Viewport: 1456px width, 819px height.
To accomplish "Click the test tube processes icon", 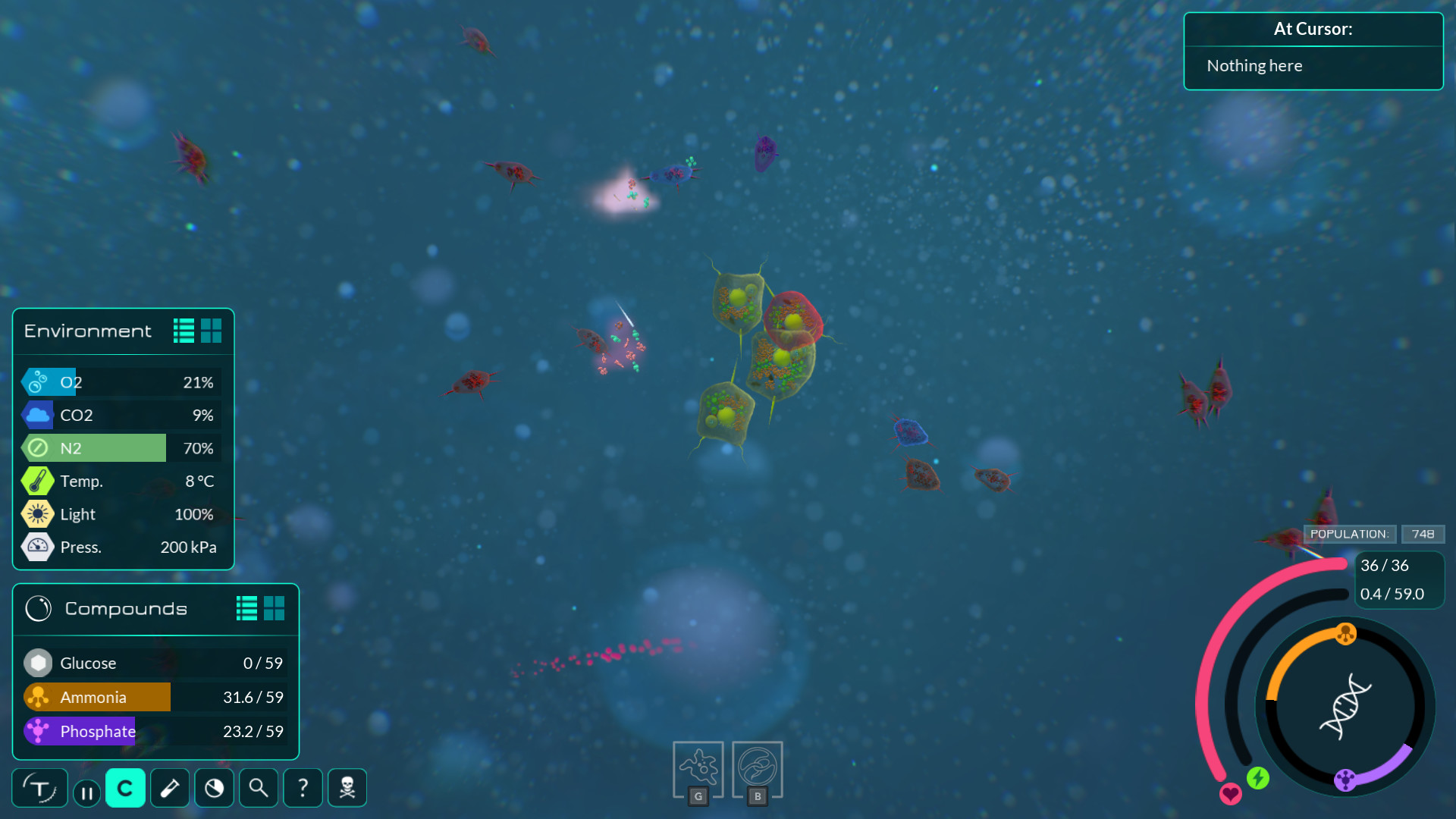I will click(169, 788).
